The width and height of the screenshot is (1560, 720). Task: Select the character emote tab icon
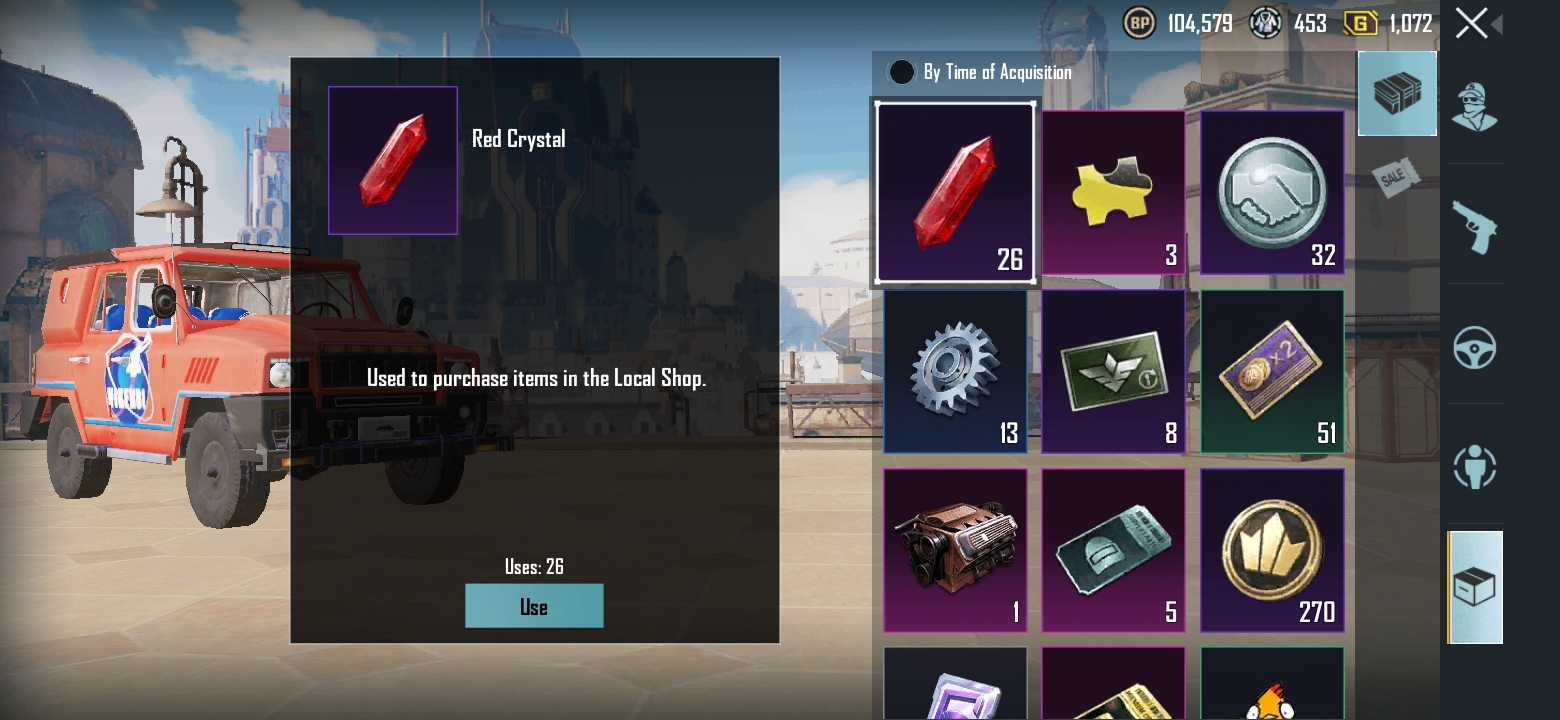coord(1475,467)
